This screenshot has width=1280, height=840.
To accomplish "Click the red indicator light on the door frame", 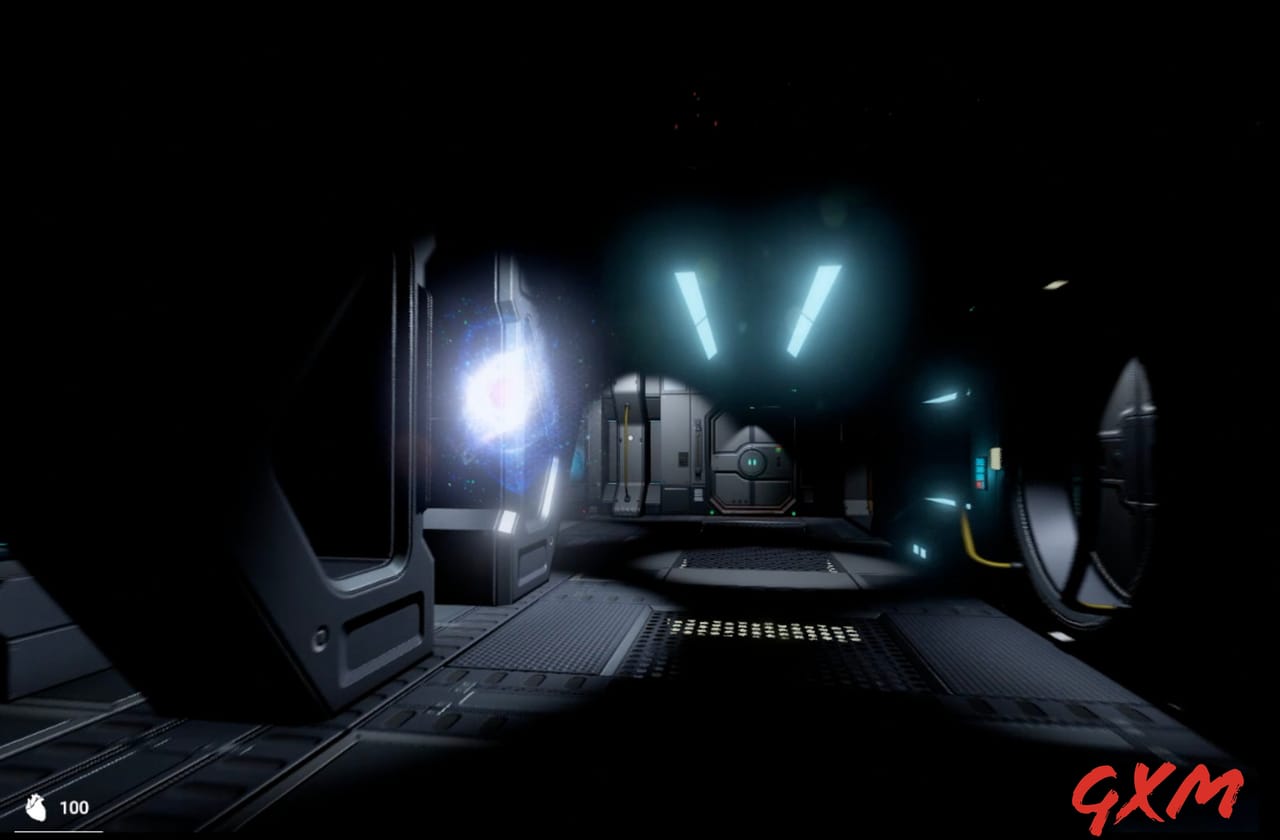I will coord(779,447).
